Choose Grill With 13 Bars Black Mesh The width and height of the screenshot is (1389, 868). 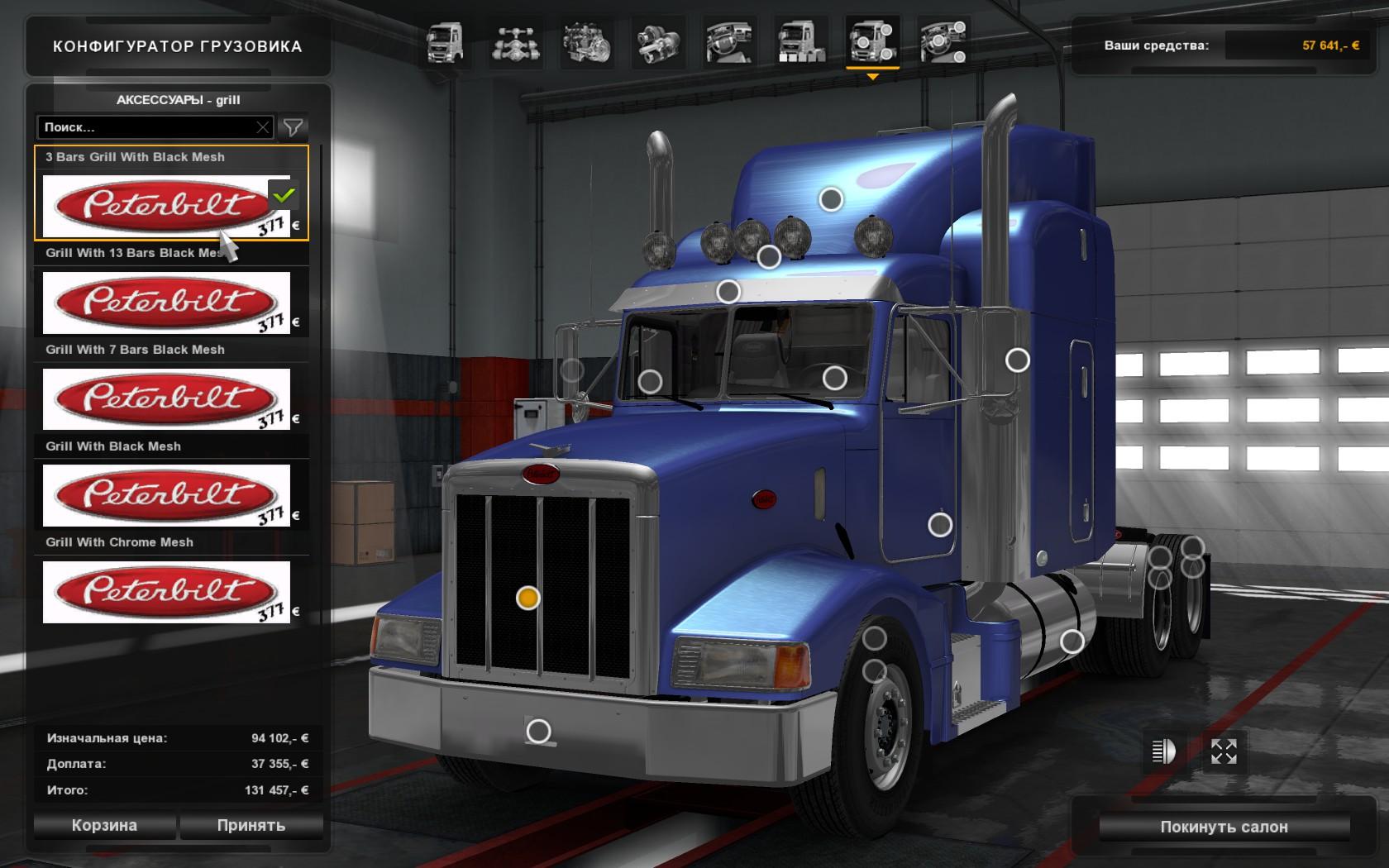click(x=166, y=303)
